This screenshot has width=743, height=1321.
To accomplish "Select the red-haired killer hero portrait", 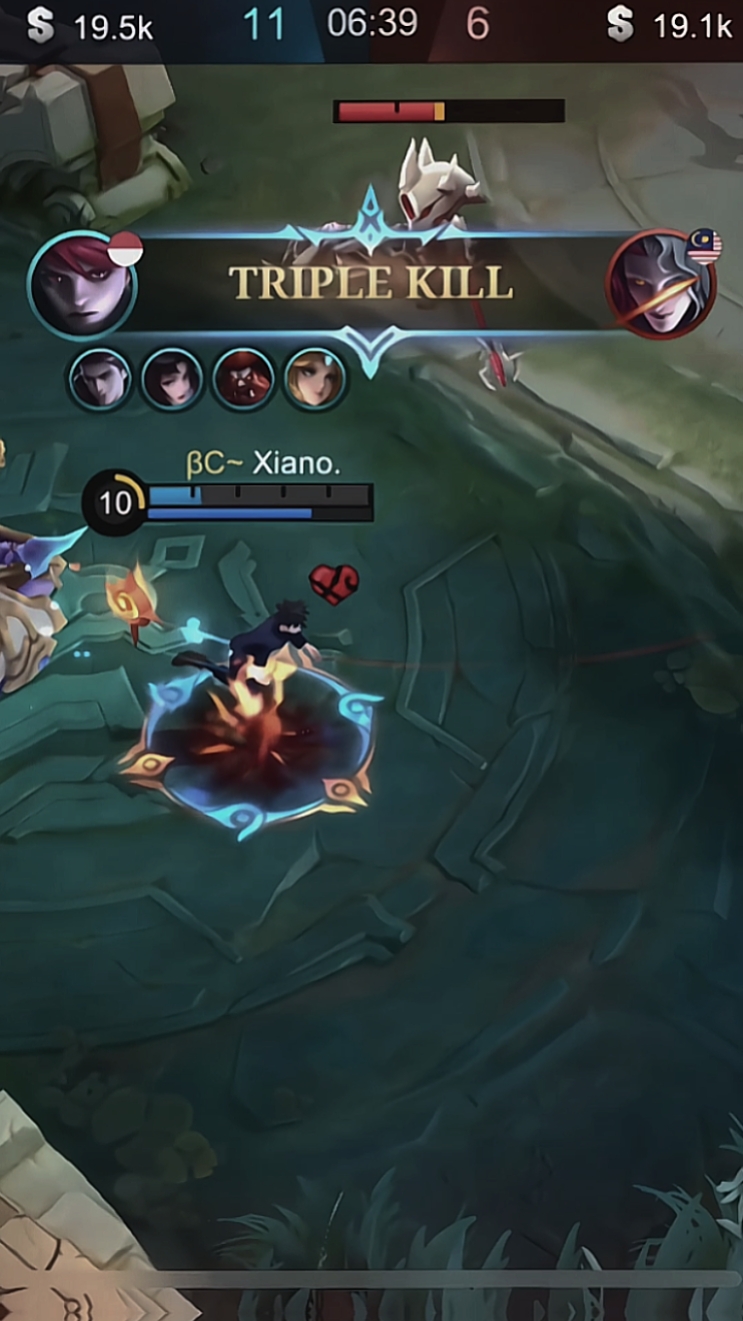I will click(x=82, y=286).
